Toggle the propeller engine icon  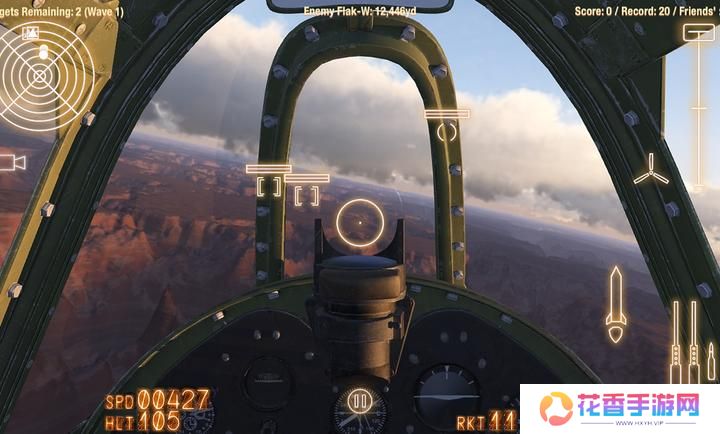tap(650, 168)
